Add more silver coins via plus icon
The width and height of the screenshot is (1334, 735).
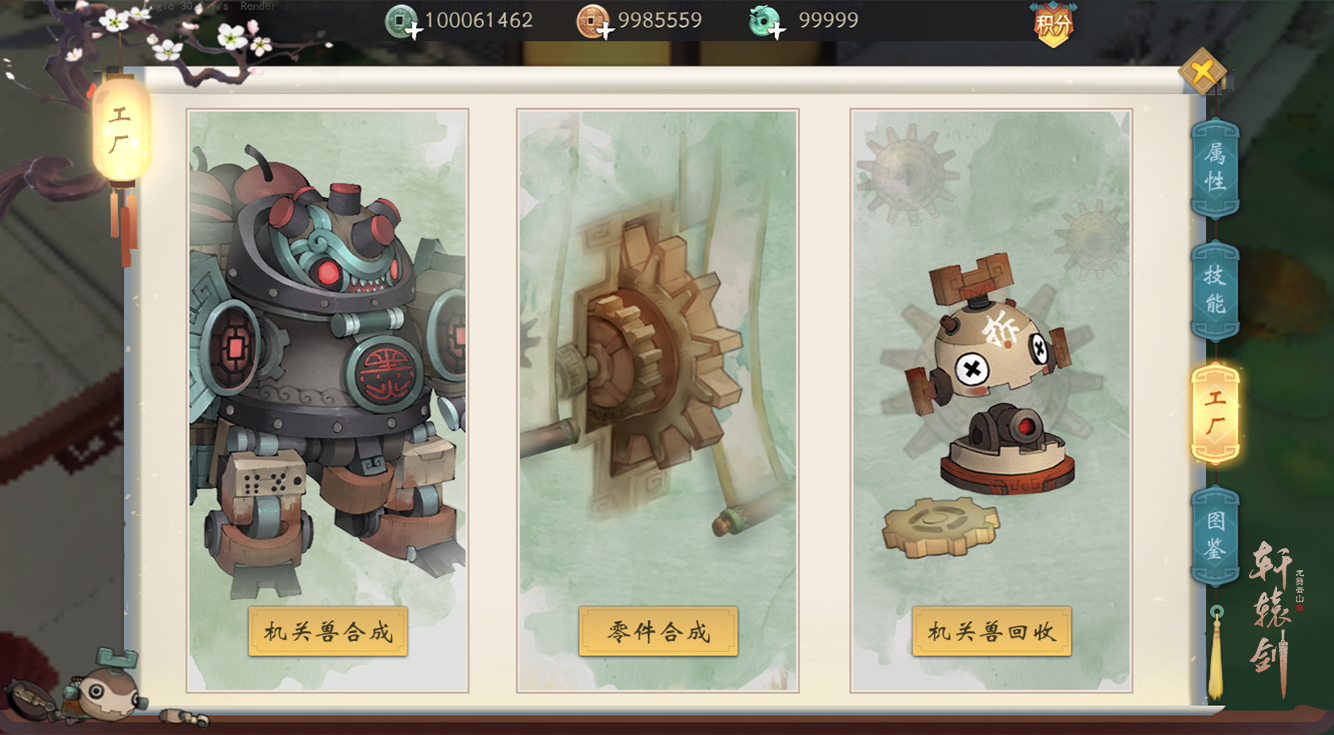tap(413, 30)
